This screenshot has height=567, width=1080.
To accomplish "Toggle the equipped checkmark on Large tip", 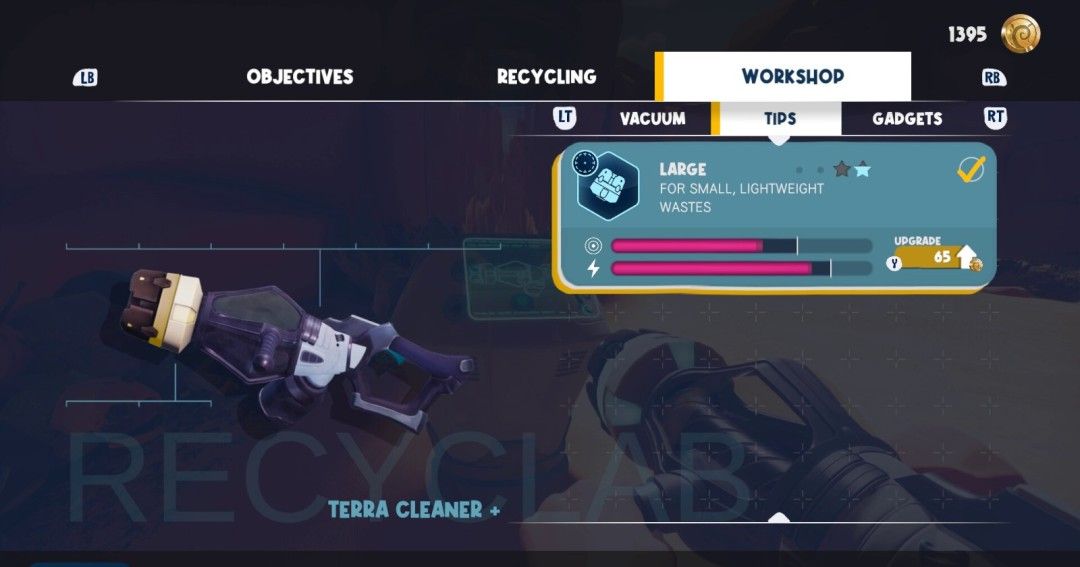I will pos(970,169).
